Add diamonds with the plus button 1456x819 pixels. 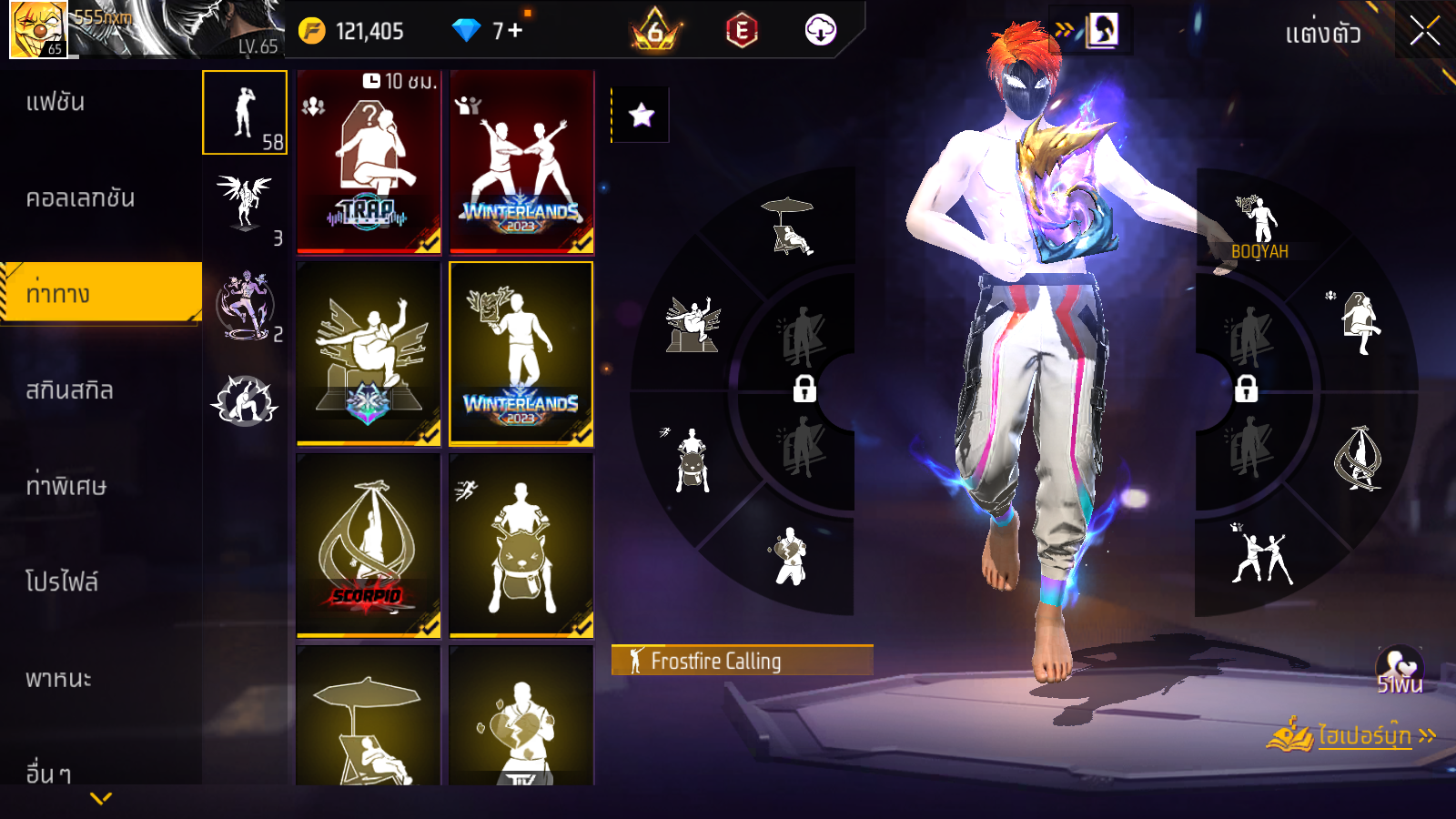coord(516,31)
